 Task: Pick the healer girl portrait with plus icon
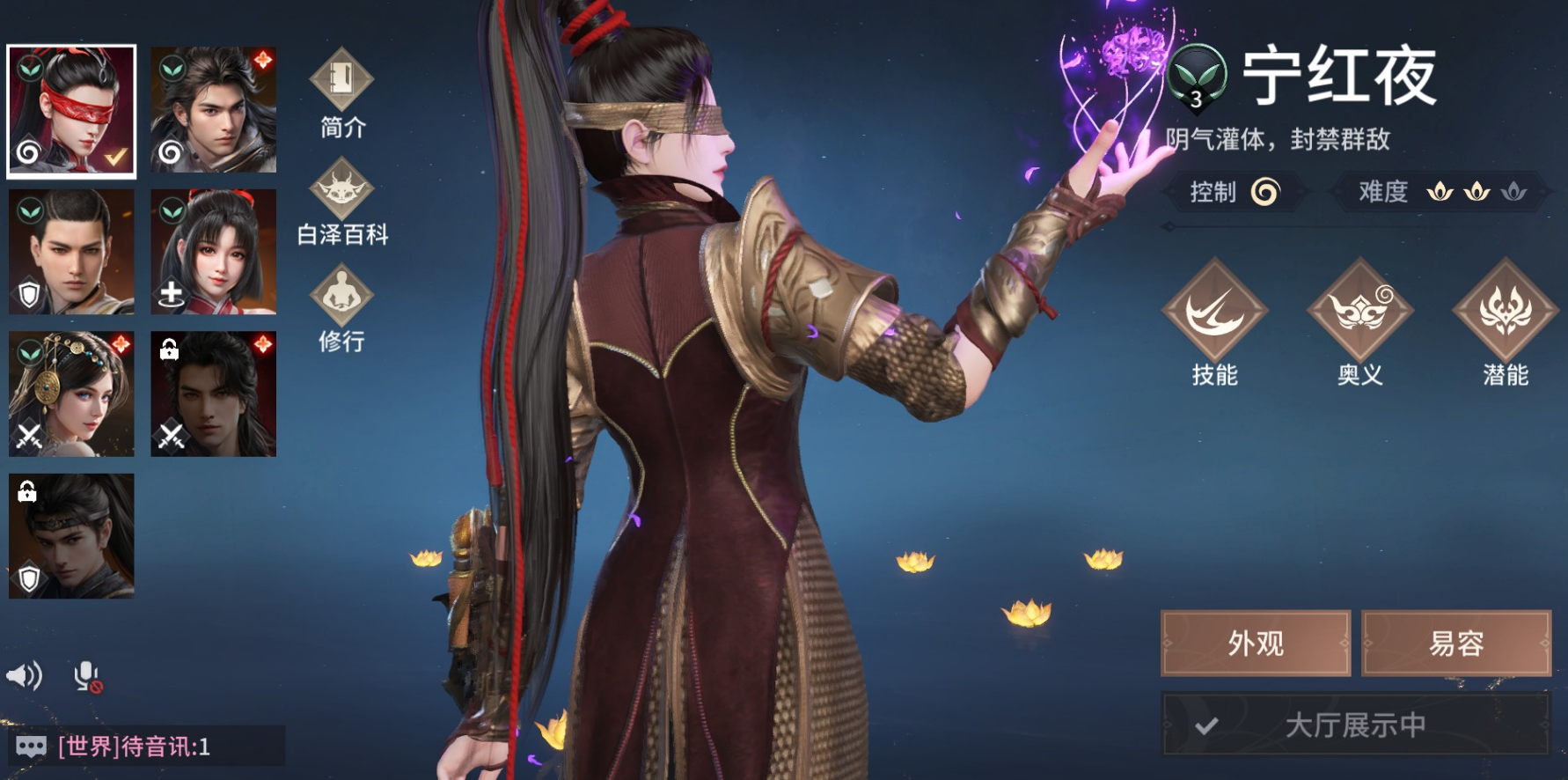(213, 253)
